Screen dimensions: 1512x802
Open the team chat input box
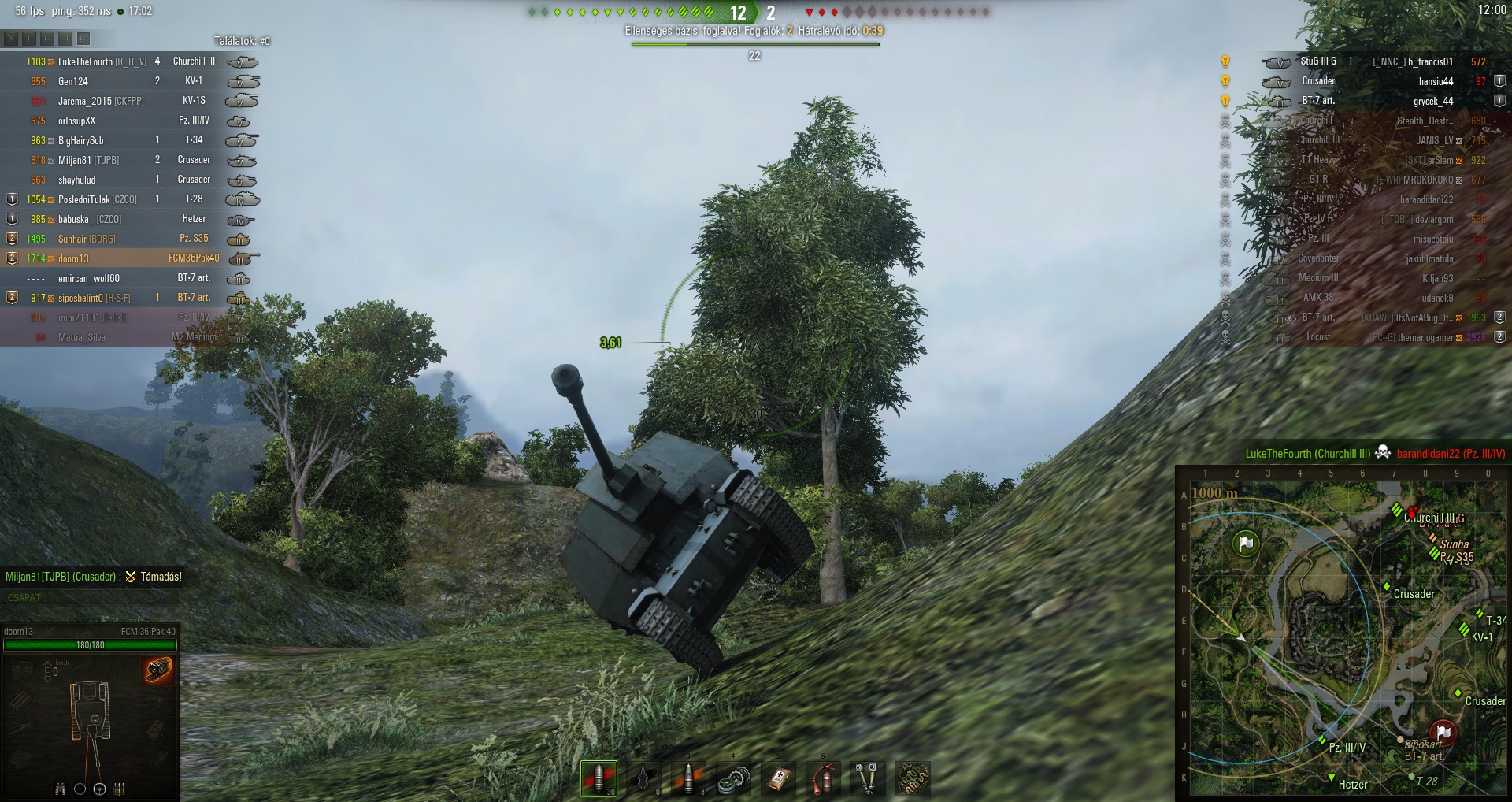(x=91, y=598)
